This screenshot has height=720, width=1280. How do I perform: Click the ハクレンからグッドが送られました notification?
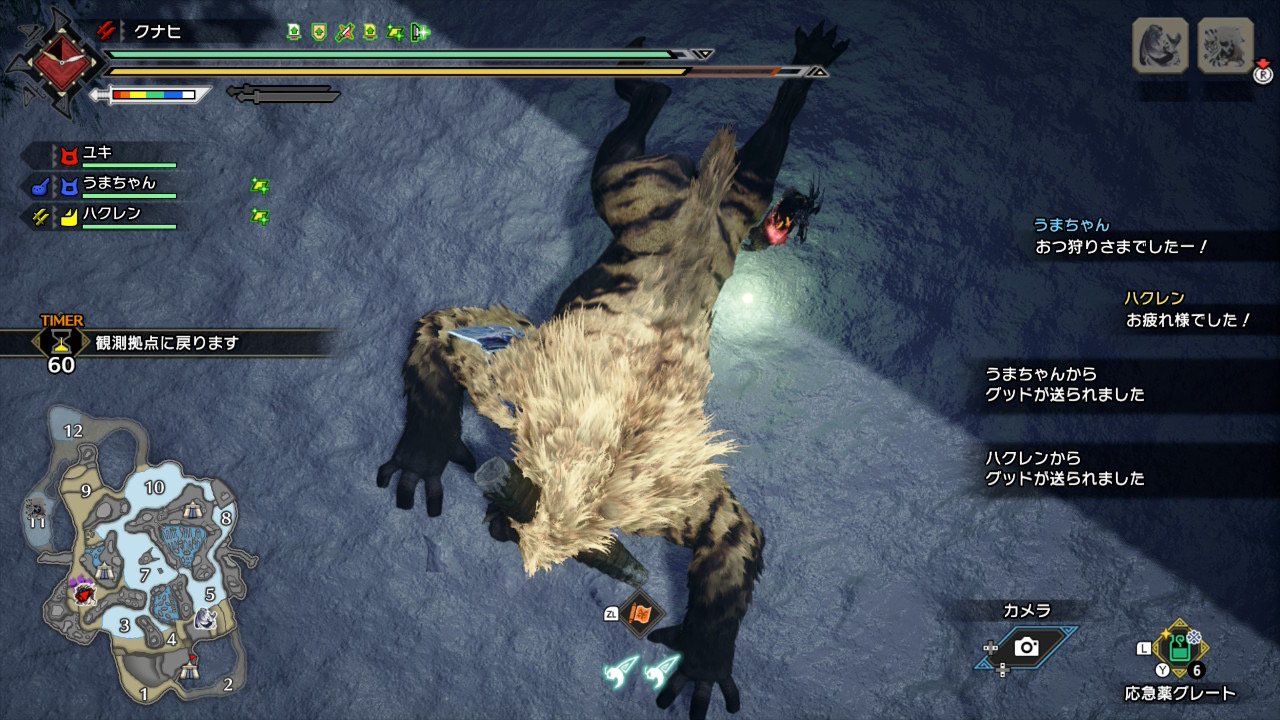(1065, 468)
